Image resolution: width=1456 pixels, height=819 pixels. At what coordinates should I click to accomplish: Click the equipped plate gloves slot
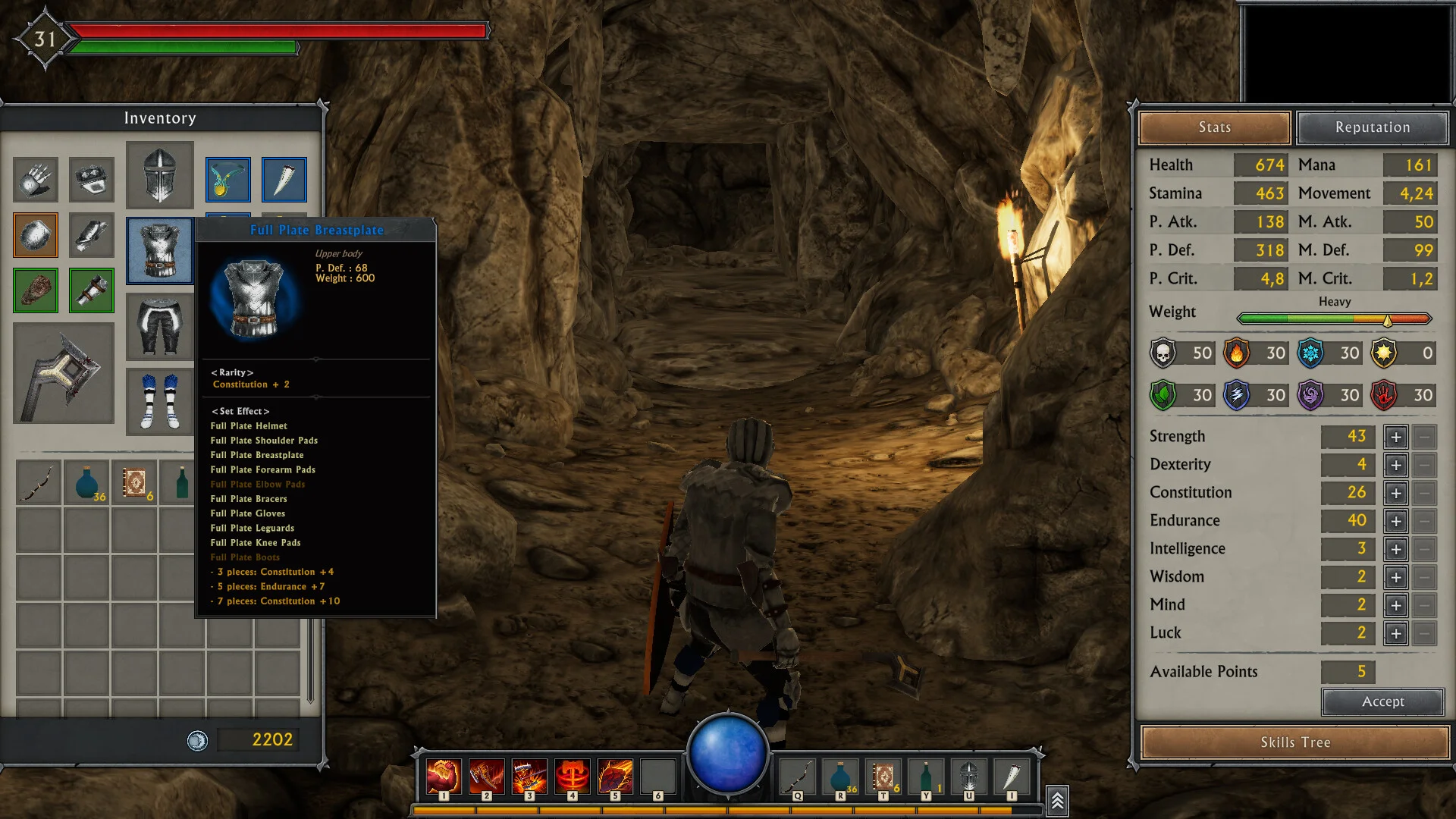(x=36, y=179)
